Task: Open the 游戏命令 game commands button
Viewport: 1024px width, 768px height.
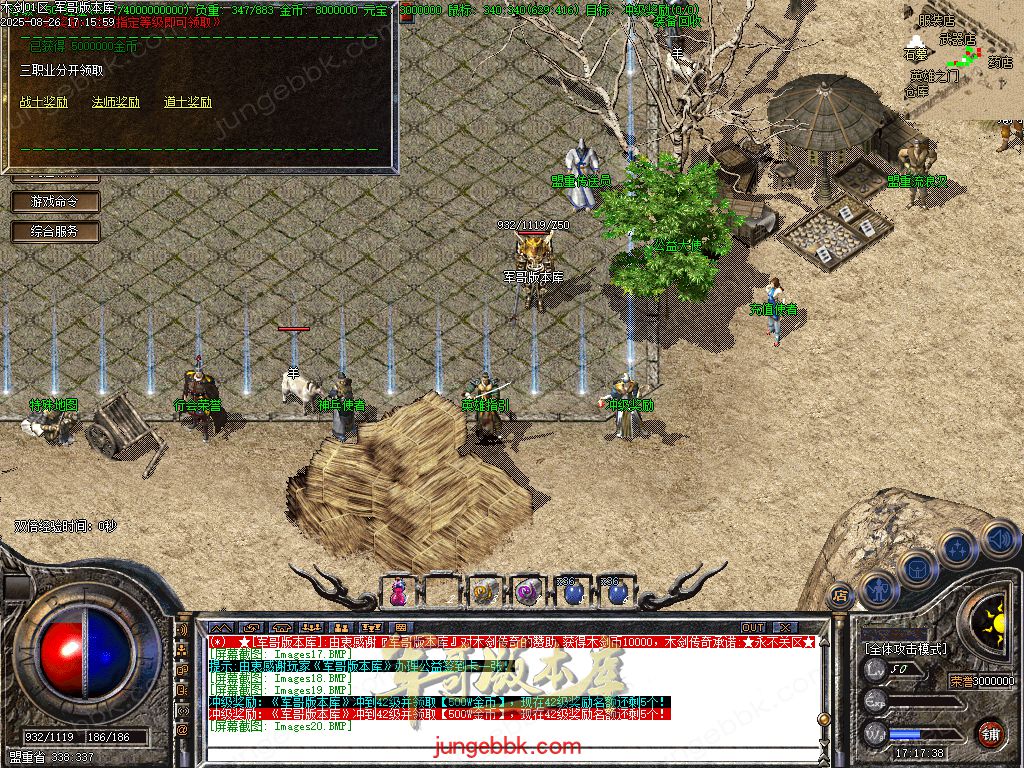Action: click(56, 201)
